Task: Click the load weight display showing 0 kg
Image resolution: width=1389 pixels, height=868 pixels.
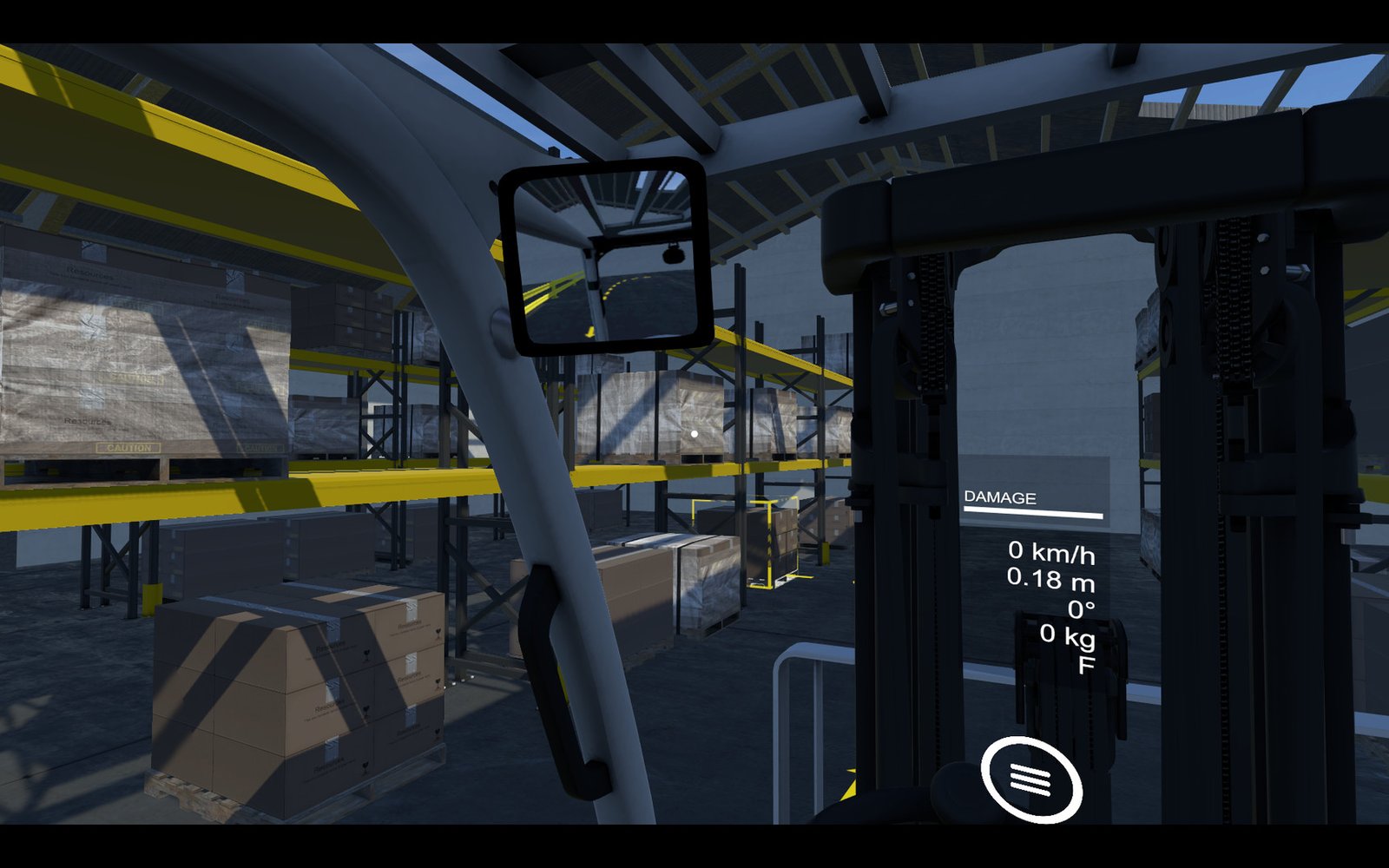Action: pos(1066,636)
